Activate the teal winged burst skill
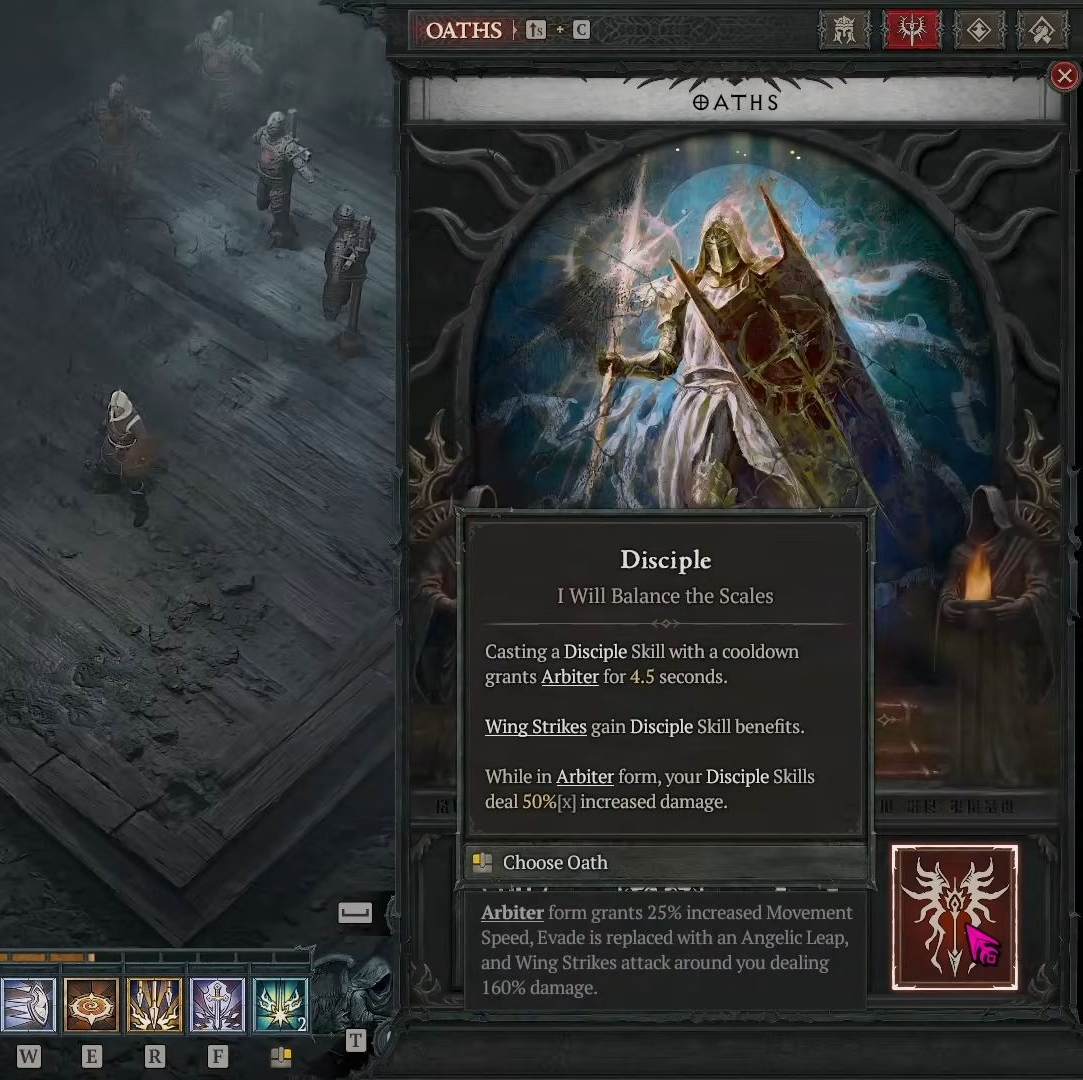The width and height of the screenshot is (1083, 1080). pos(280,1005)
